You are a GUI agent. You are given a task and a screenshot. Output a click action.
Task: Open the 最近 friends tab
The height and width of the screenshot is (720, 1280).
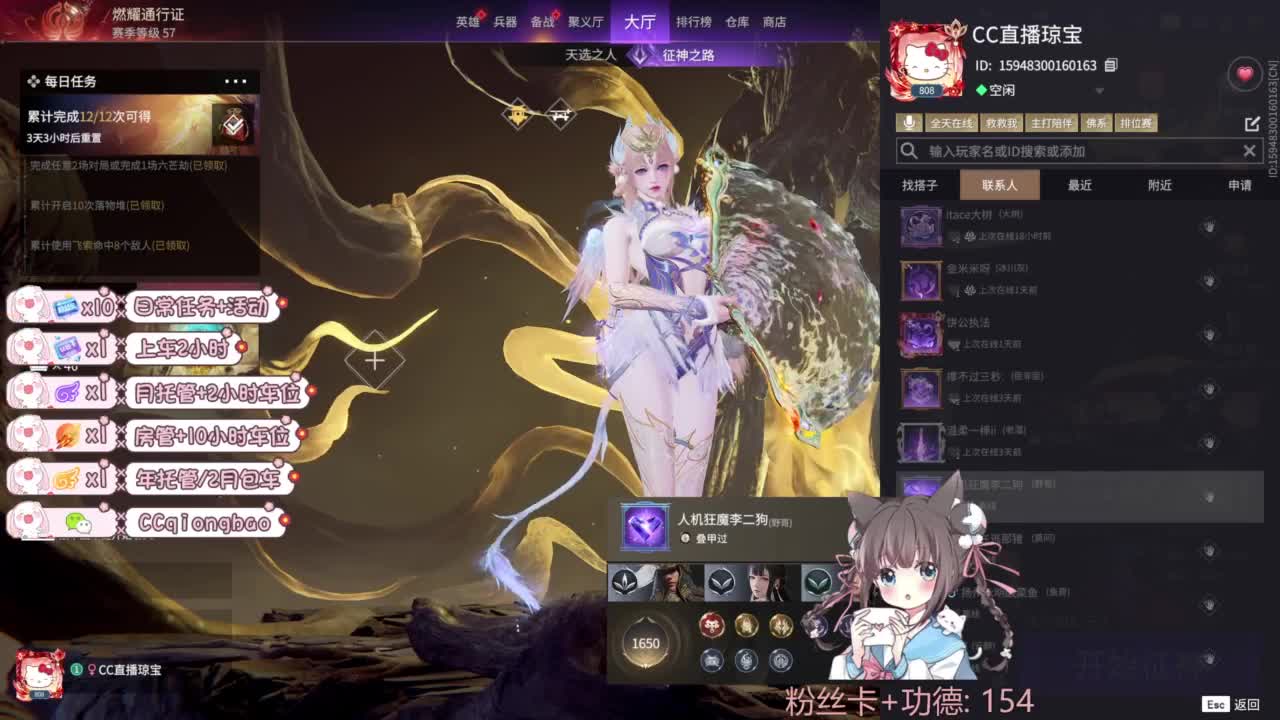[1079, 184]
